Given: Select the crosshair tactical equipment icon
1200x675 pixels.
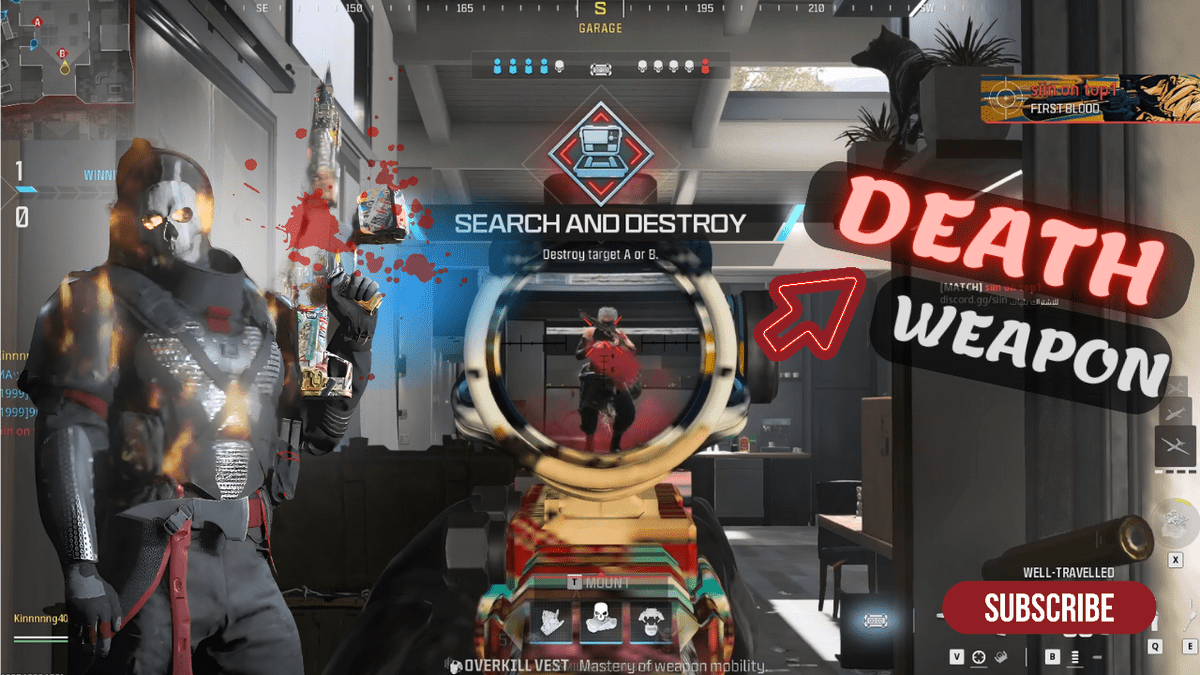Looking at the screenshot, I should click(978, 657).
